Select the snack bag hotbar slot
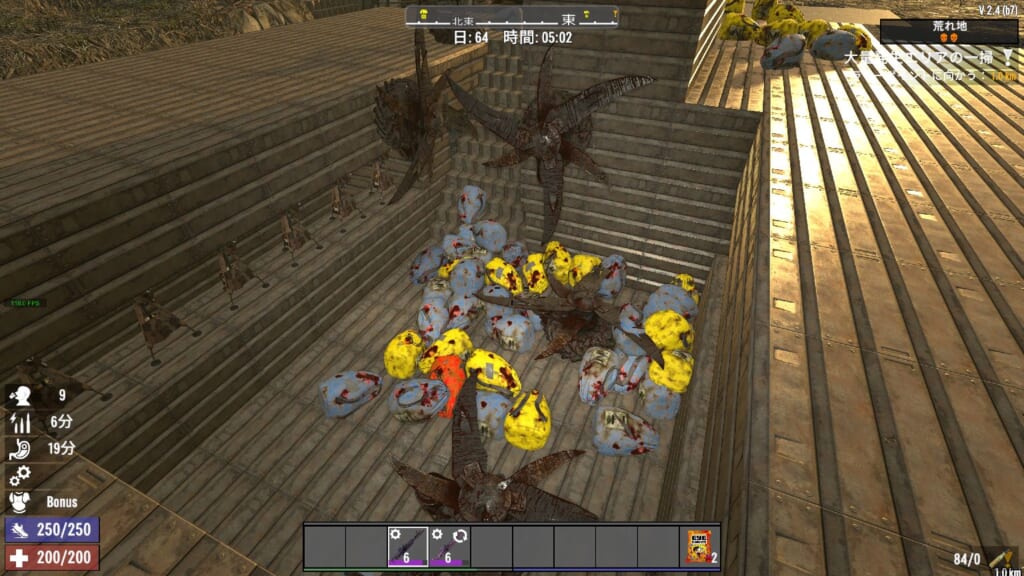 (700, 547)
